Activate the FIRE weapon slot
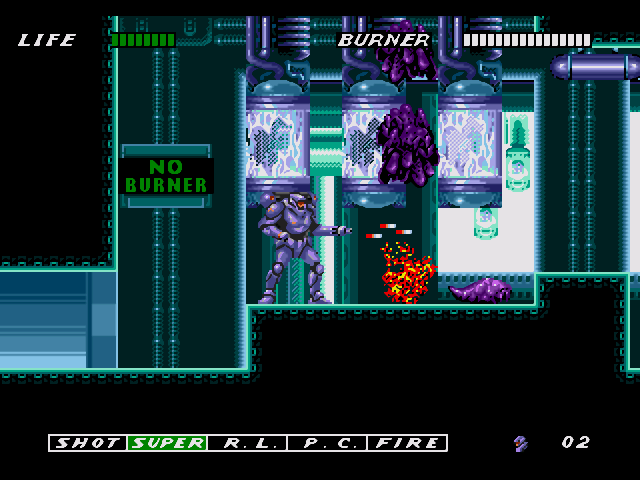640x480 pixels. (x=407, y=442)
